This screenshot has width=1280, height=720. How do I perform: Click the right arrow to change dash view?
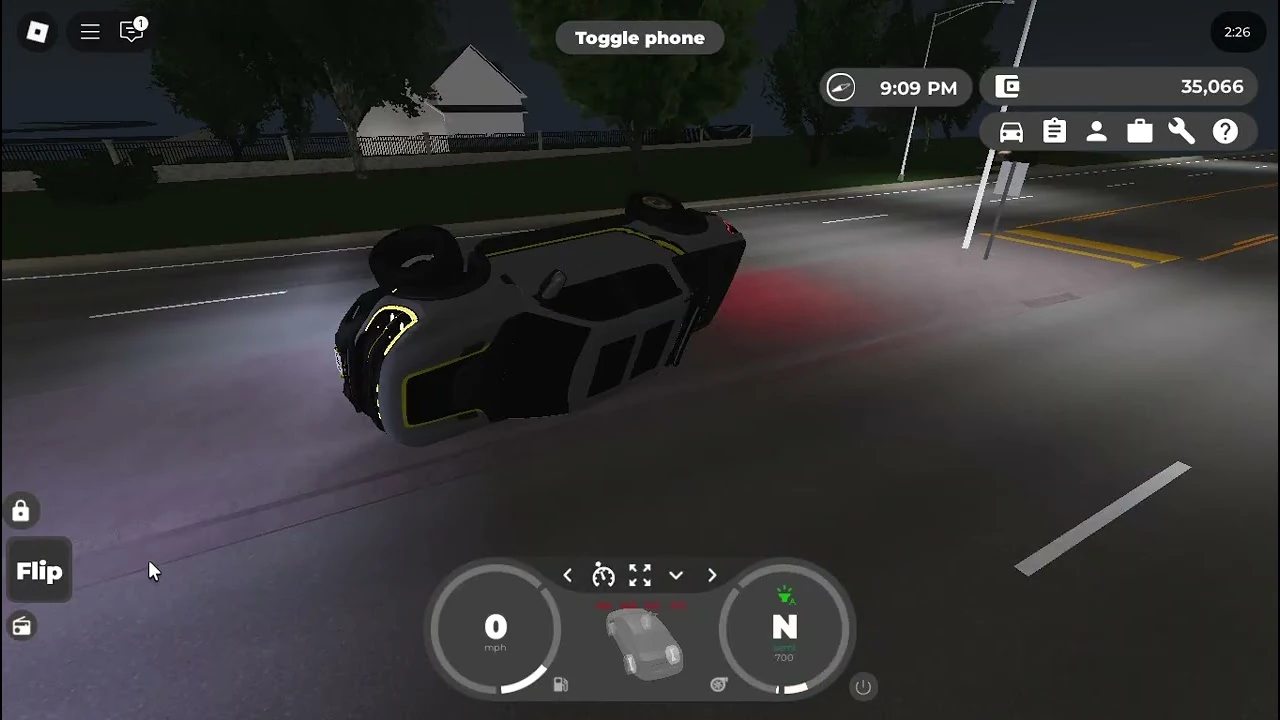click(x=711, y=575)
